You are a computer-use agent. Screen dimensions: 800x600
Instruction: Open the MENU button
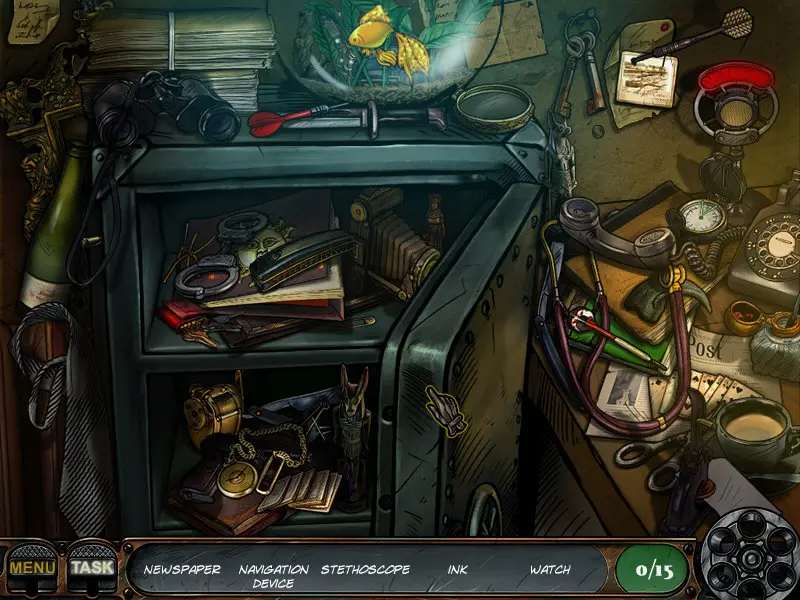(x=32, y=568)
